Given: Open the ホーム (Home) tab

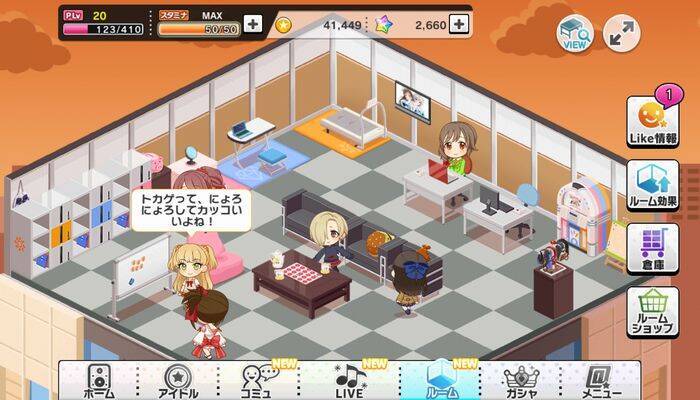Looking at the screenshot, I should click(x=99, y=381).
